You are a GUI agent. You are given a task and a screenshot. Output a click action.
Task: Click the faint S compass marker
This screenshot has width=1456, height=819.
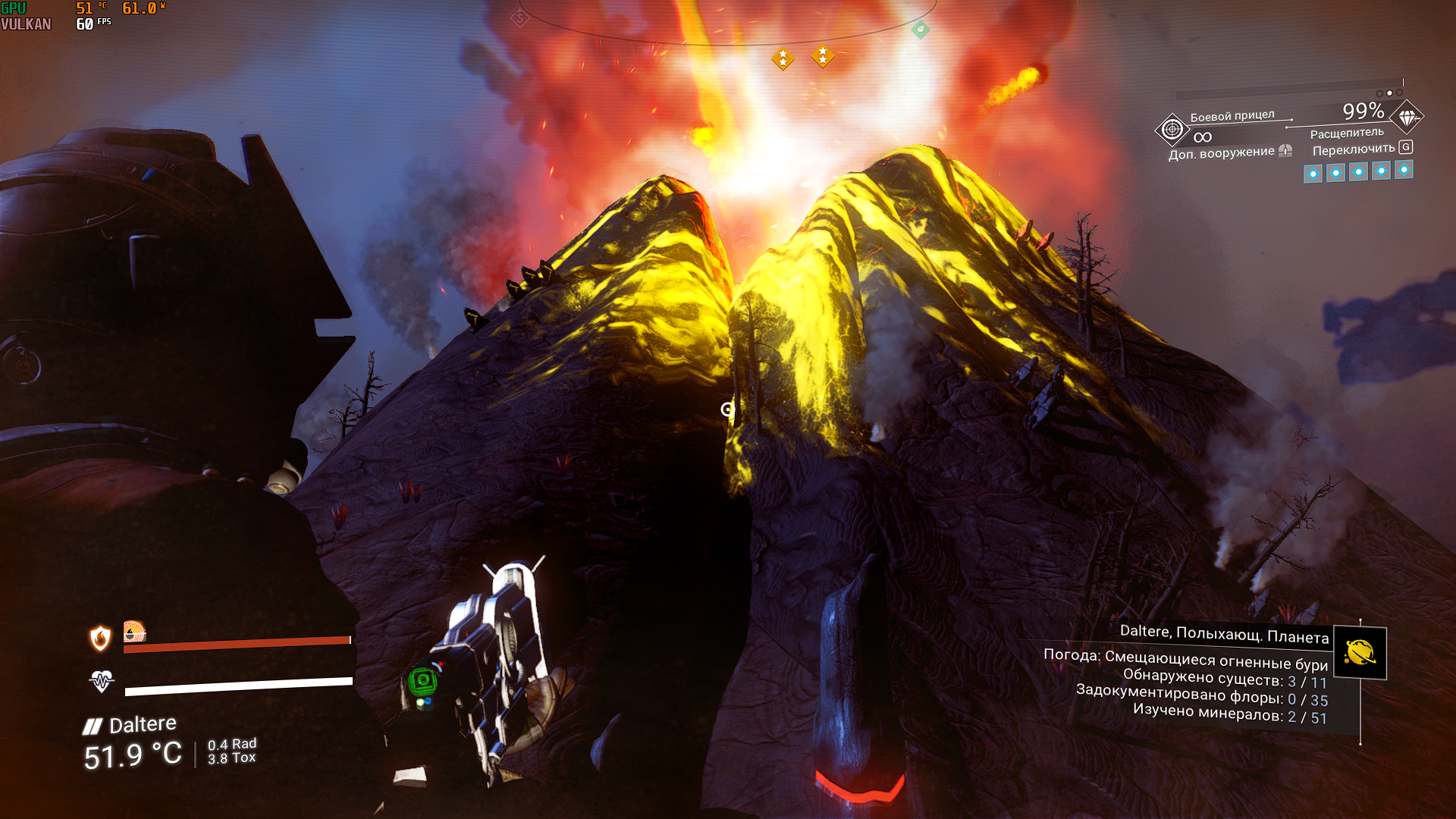pyautogui.click(x=519, y=17)
